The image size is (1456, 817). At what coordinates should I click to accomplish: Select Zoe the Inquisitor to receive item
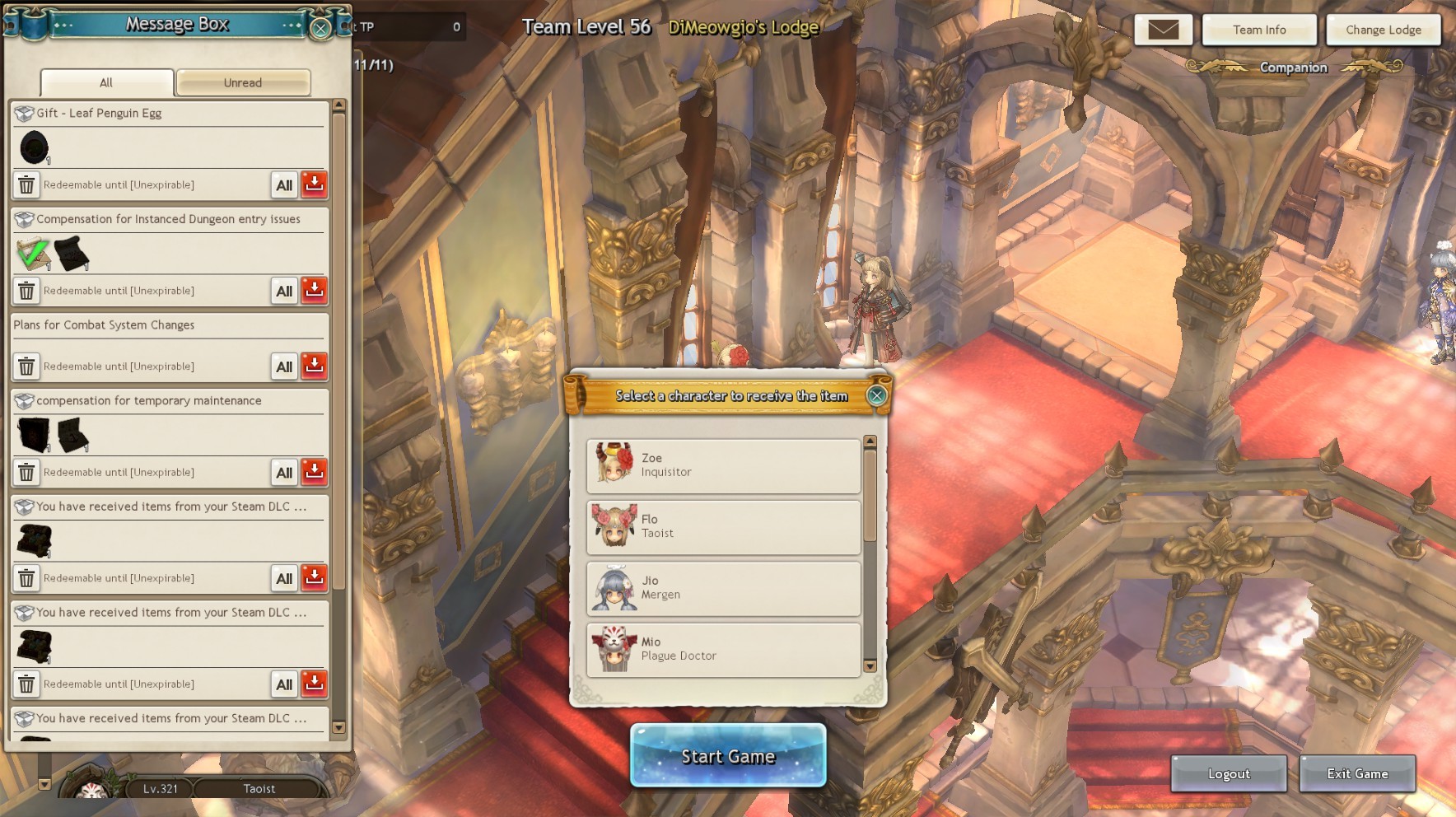(x=723, y=465)
